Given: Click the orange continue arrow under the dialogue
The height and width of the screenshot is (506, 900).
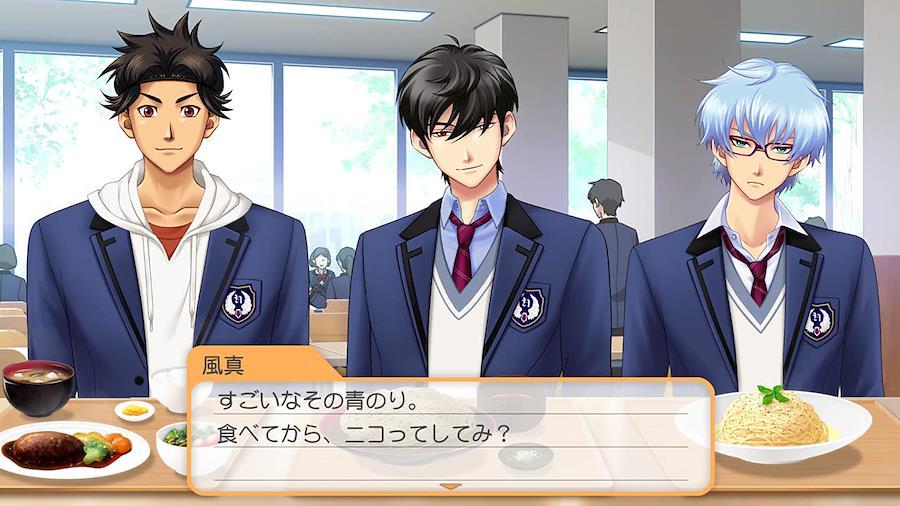Looking at the screenshot, I should point(450,485).
